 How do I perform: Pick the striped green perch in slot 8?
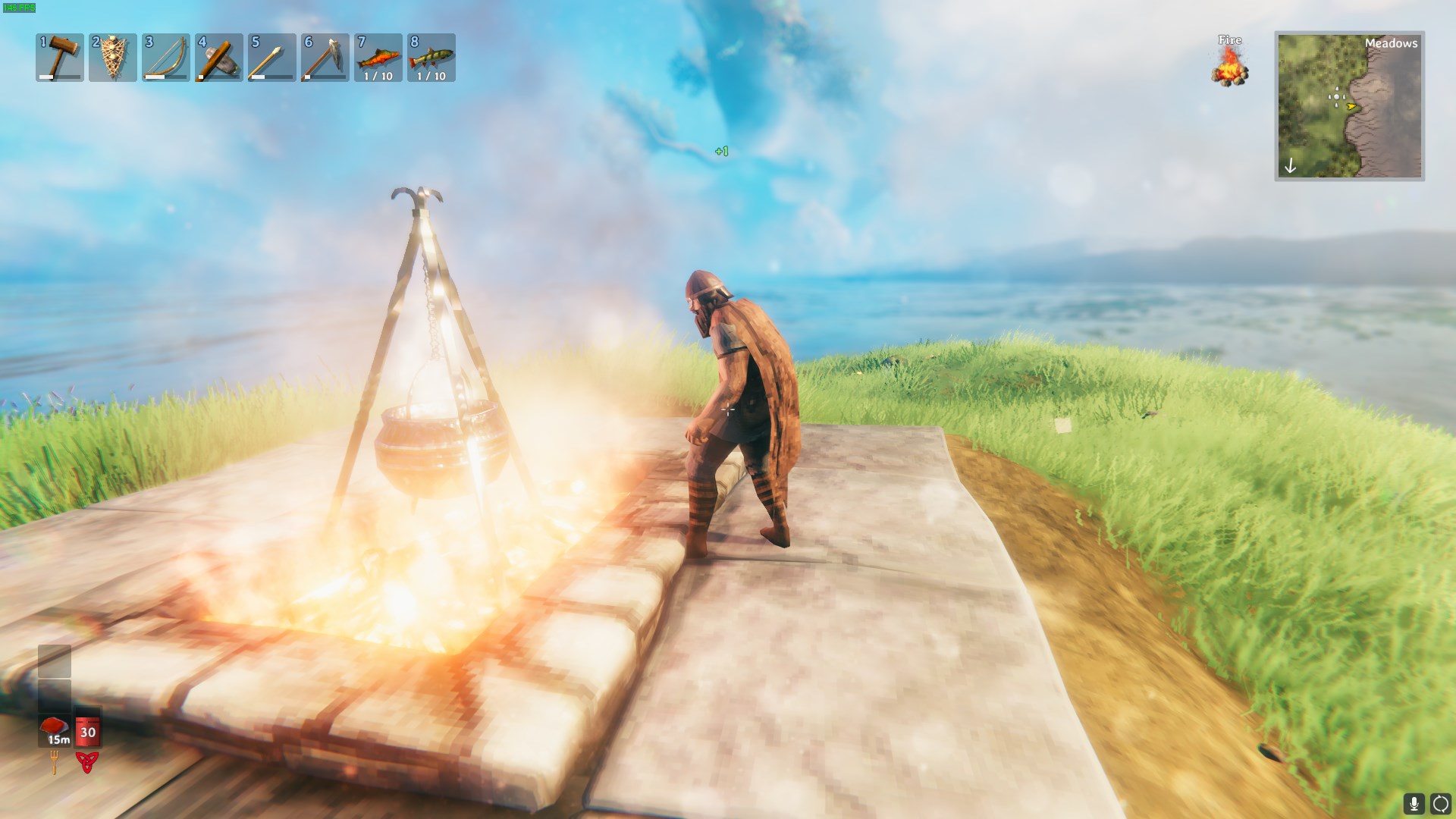point(431,57)
